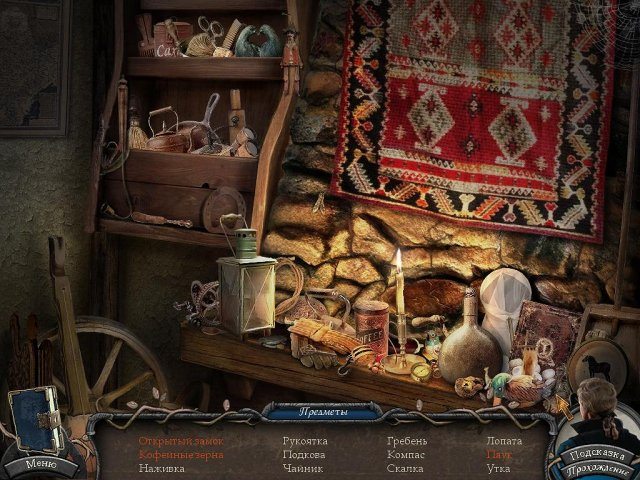Choose 'Утка' from the item list

[498, 467]
